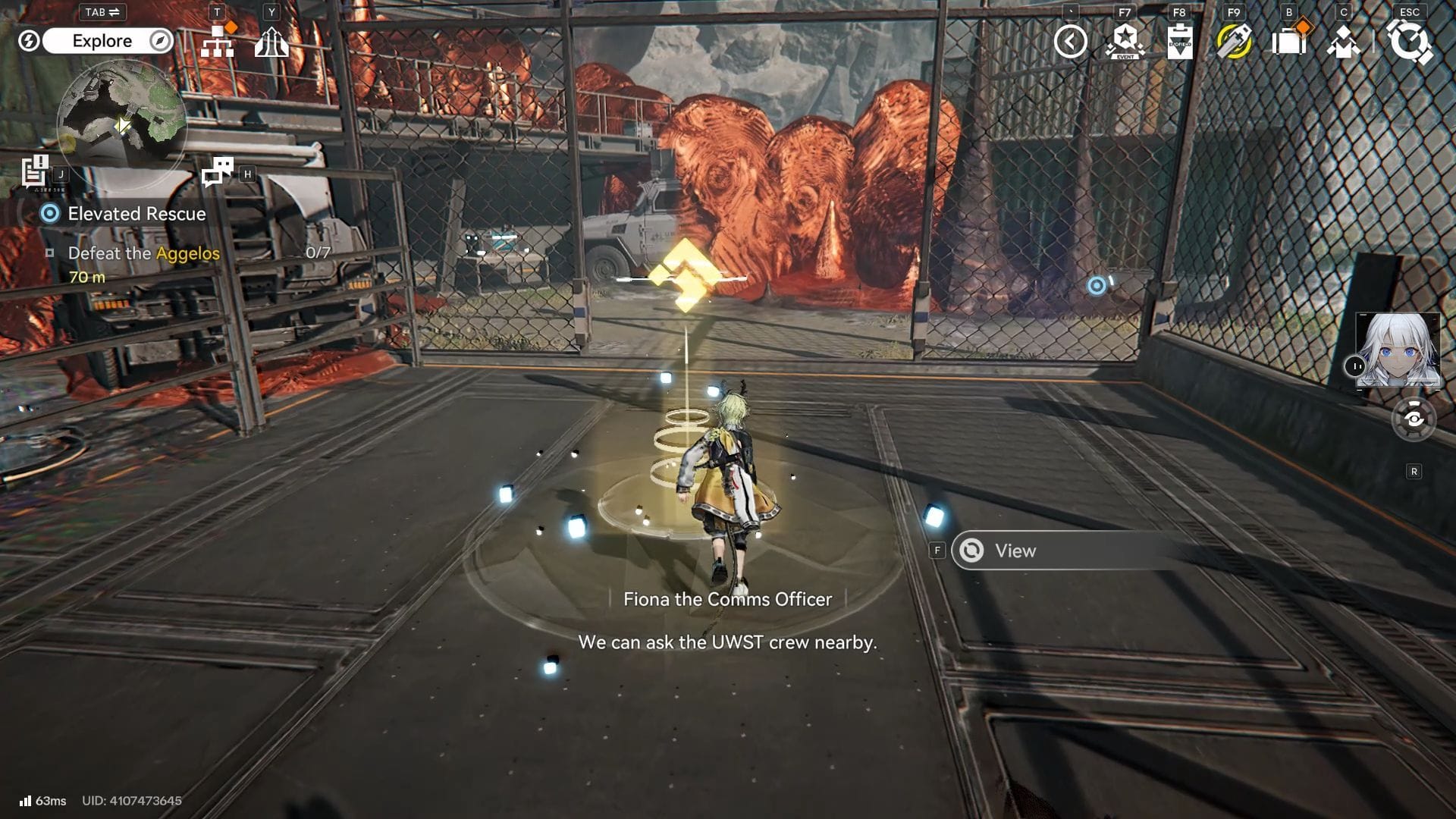Select the Elevated Rescue quest tracker
This screenshot has width=1456, height=819.
(136, 214)
